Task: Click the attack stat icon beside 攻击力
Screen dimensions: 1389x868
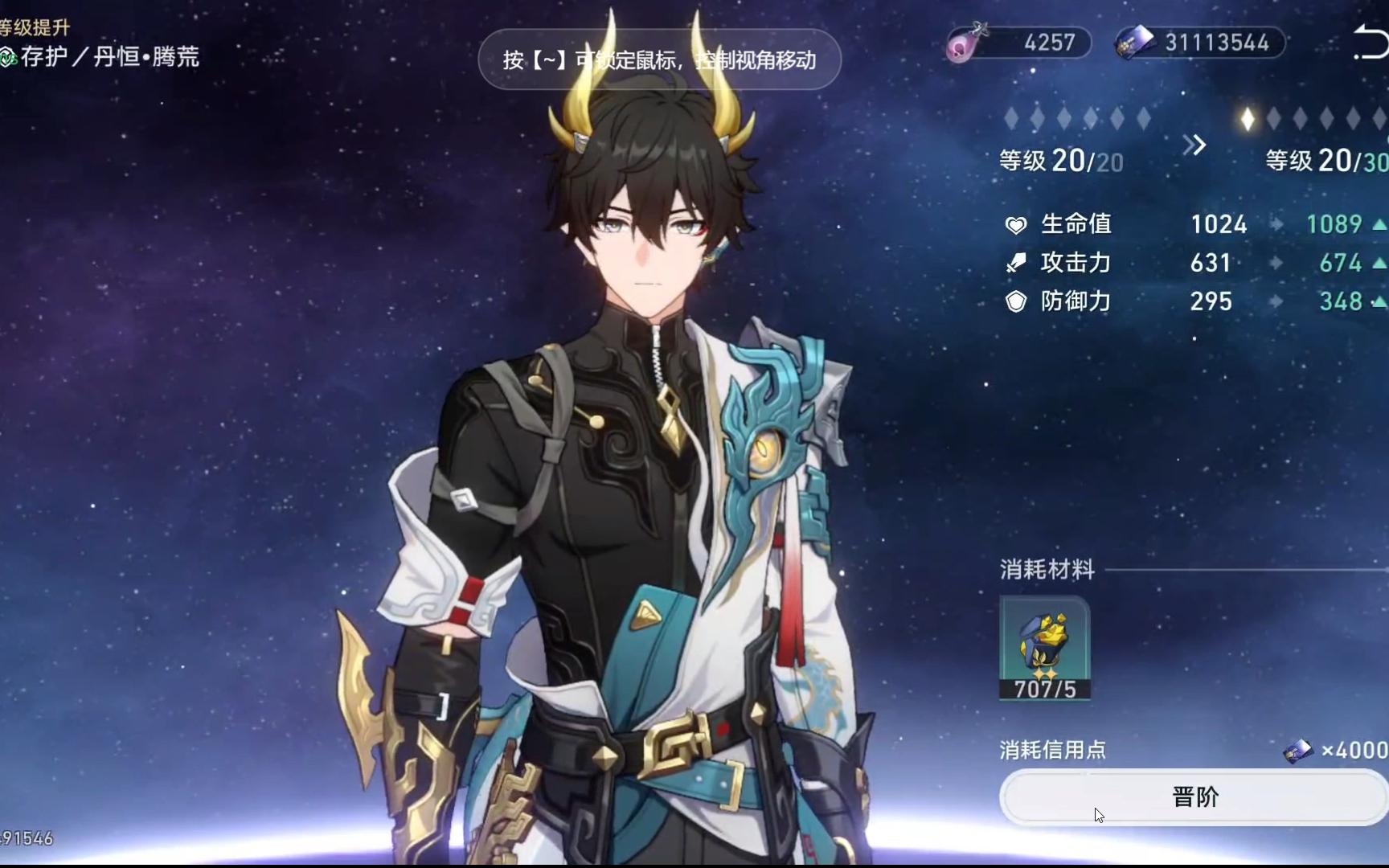Action: tap(1018, 263)
